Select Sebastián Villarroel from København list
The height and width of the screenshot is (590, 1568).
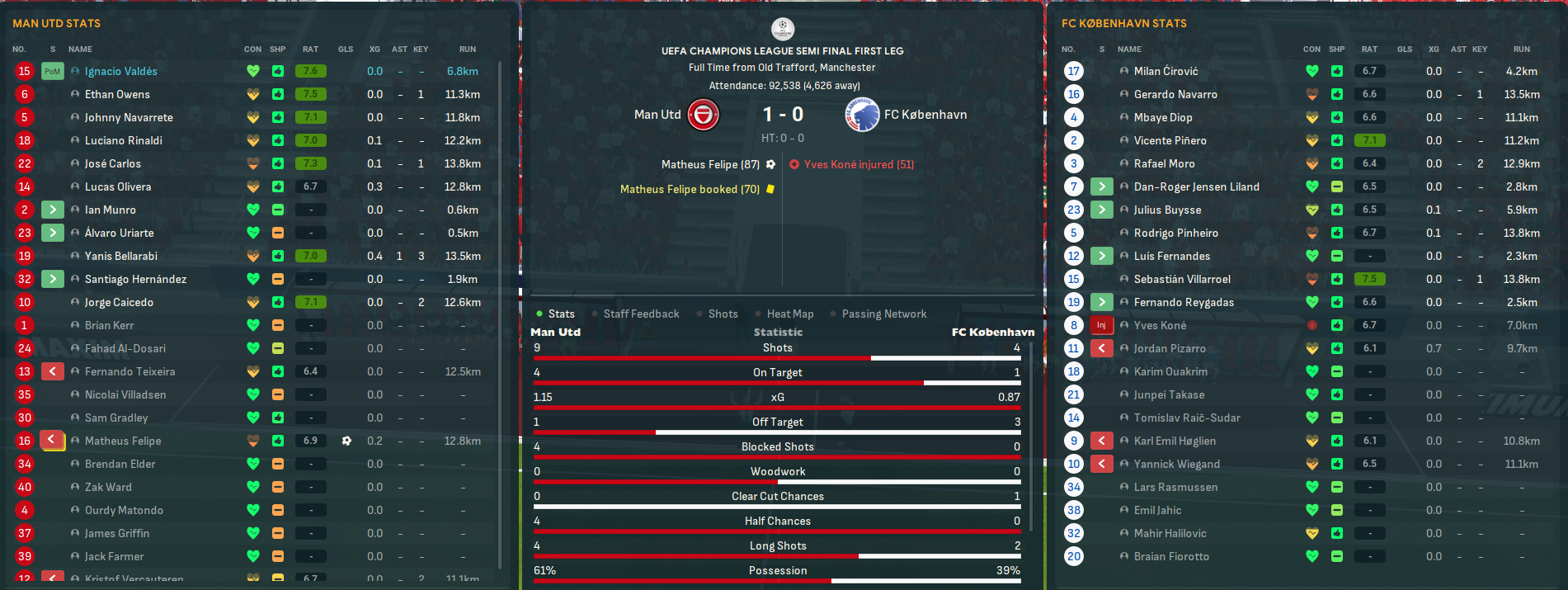pyautogui.click(x=1181, y=280)
